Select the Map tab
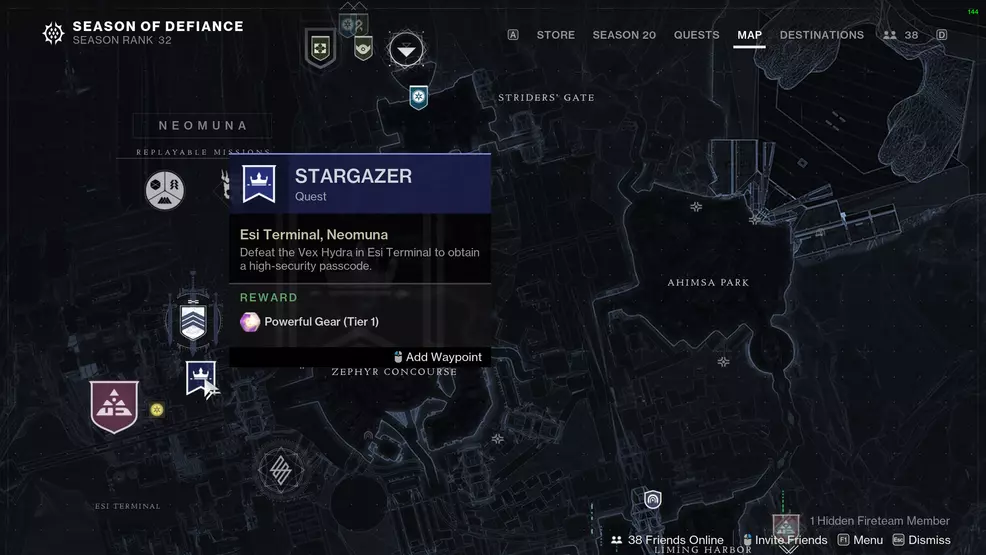Viewport: 986px width, 555px height. coord(749,35)
